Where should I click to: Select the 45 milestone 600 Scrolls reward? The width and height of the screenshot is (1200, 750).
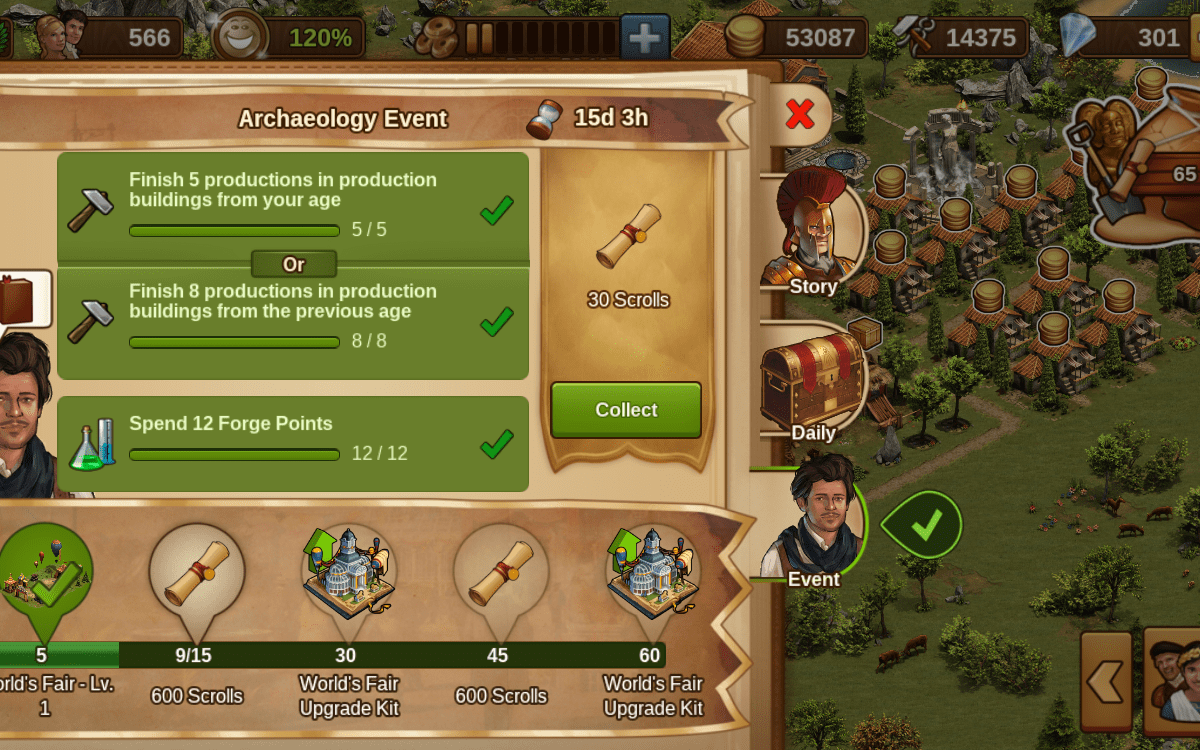500,575
